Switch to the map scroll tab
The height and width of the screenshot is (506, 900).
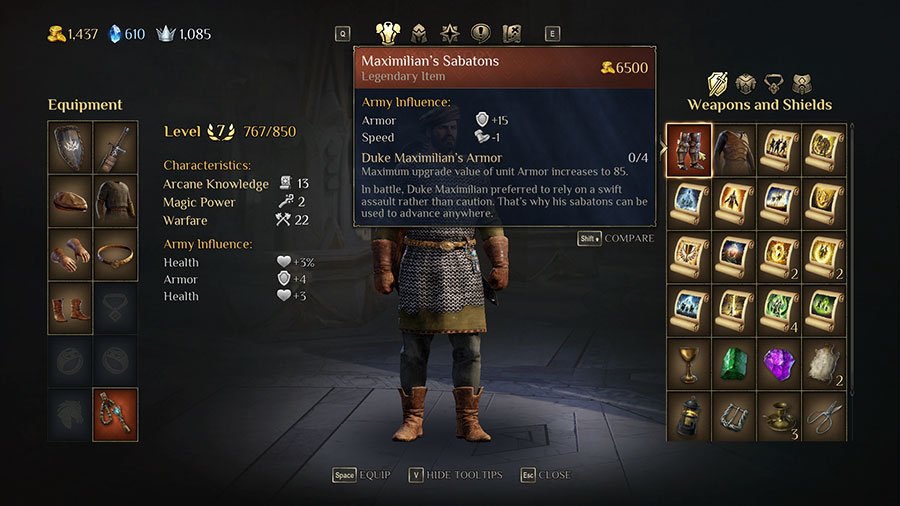[512, 33]
